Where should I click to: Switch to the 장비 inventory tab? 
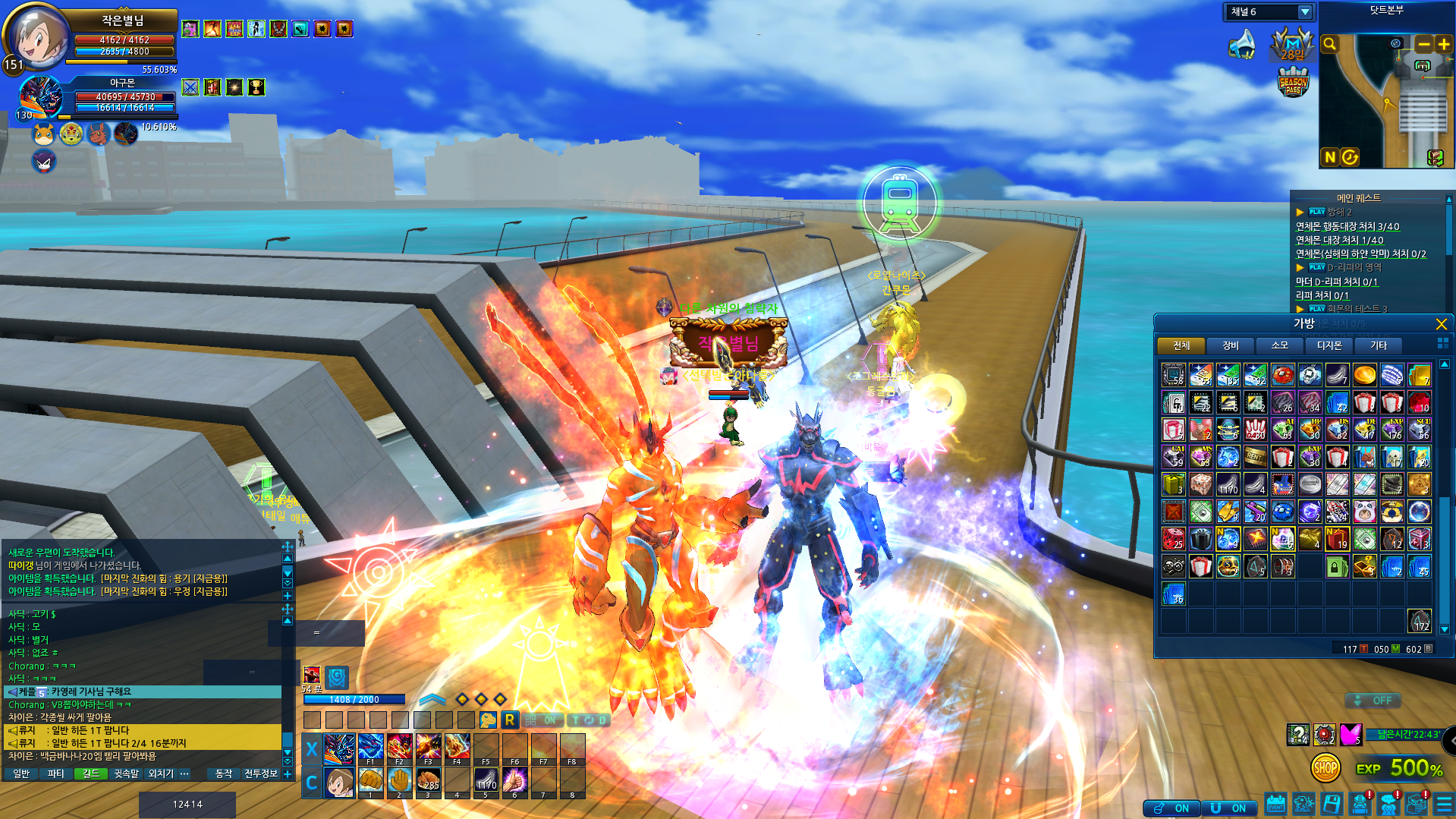[1230, 346]
